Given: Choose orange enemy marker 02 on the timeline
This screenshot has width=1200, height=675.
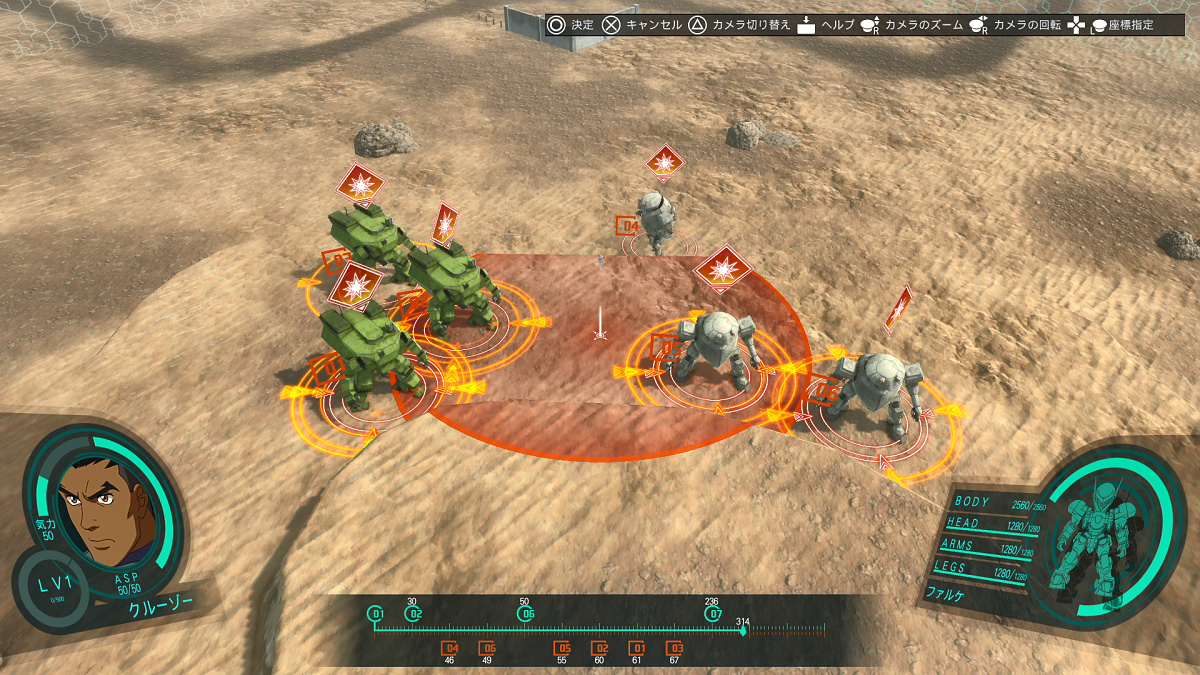Looking at the screenshot, I should (599, 648).
